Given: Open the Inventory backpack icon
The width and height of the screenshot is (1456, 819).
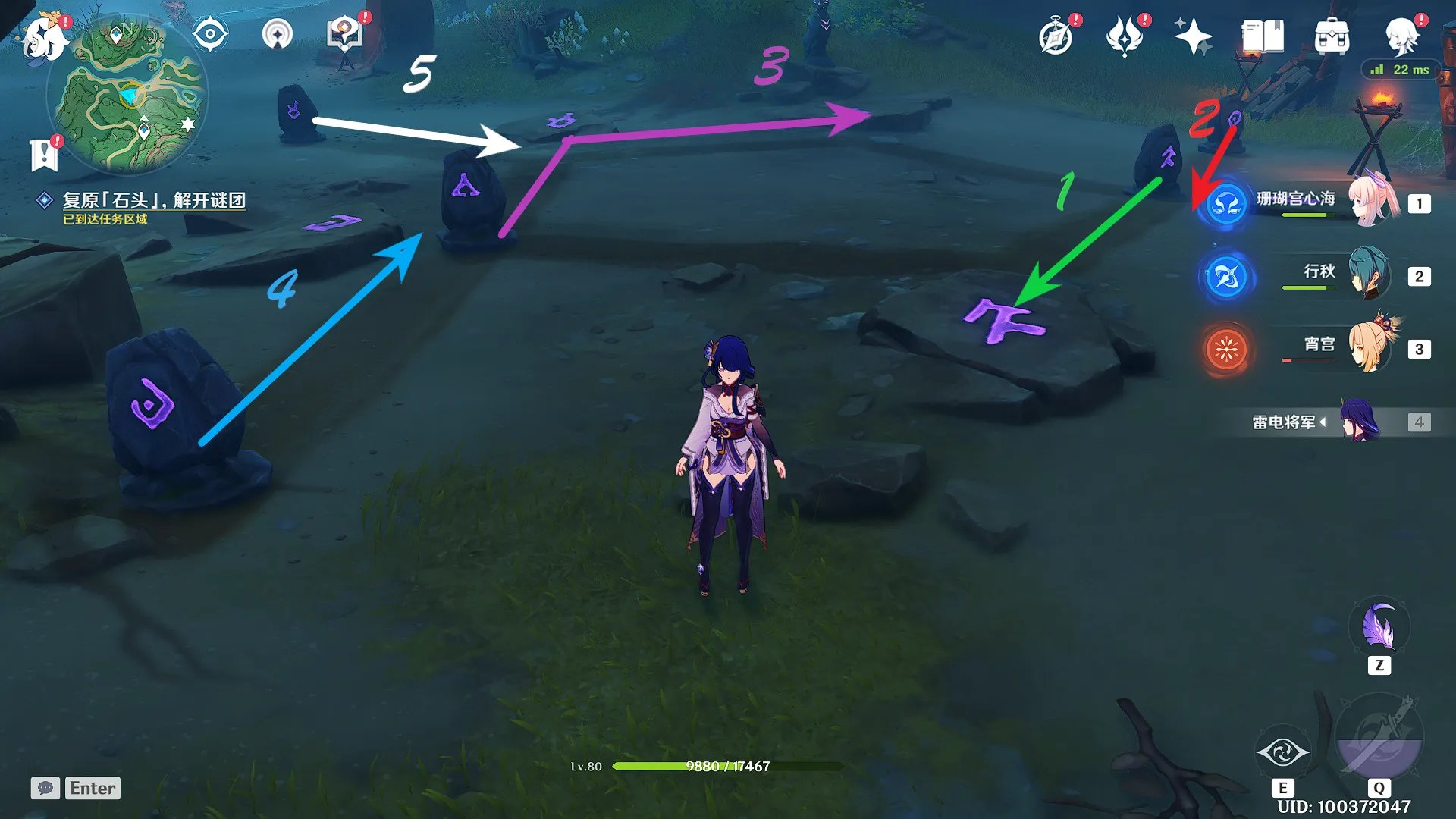Looking at the screenshot, I should (1332, 36).
